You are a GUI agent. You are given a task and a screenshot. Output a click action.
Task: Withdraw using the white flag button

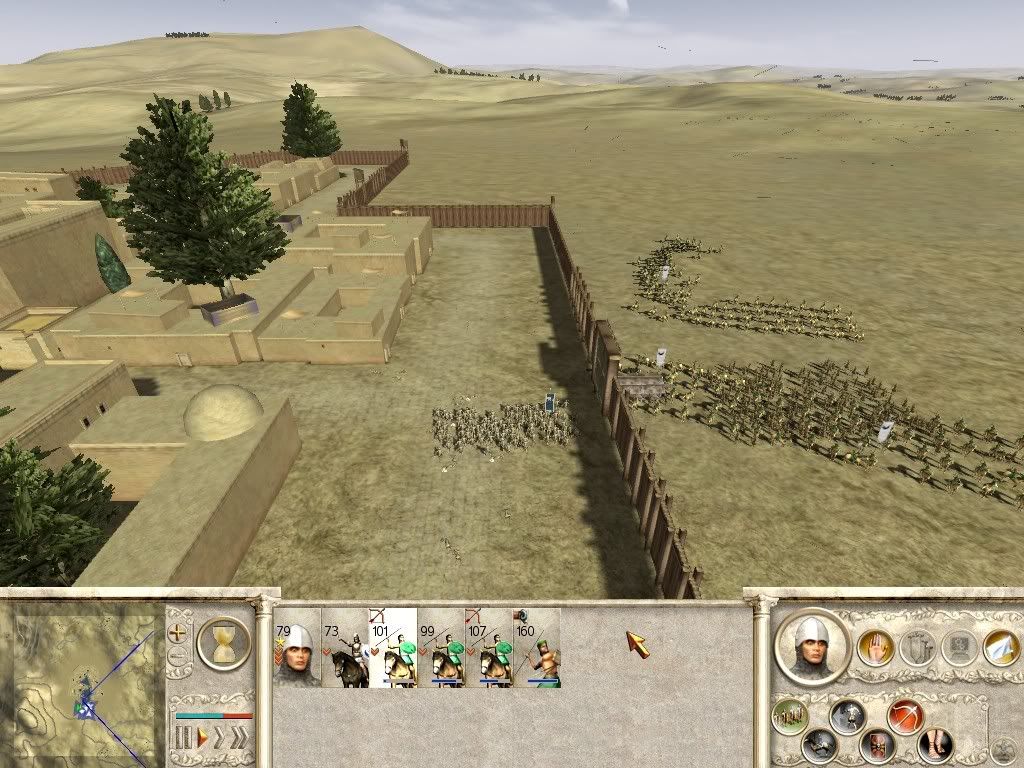point(1000,648)
